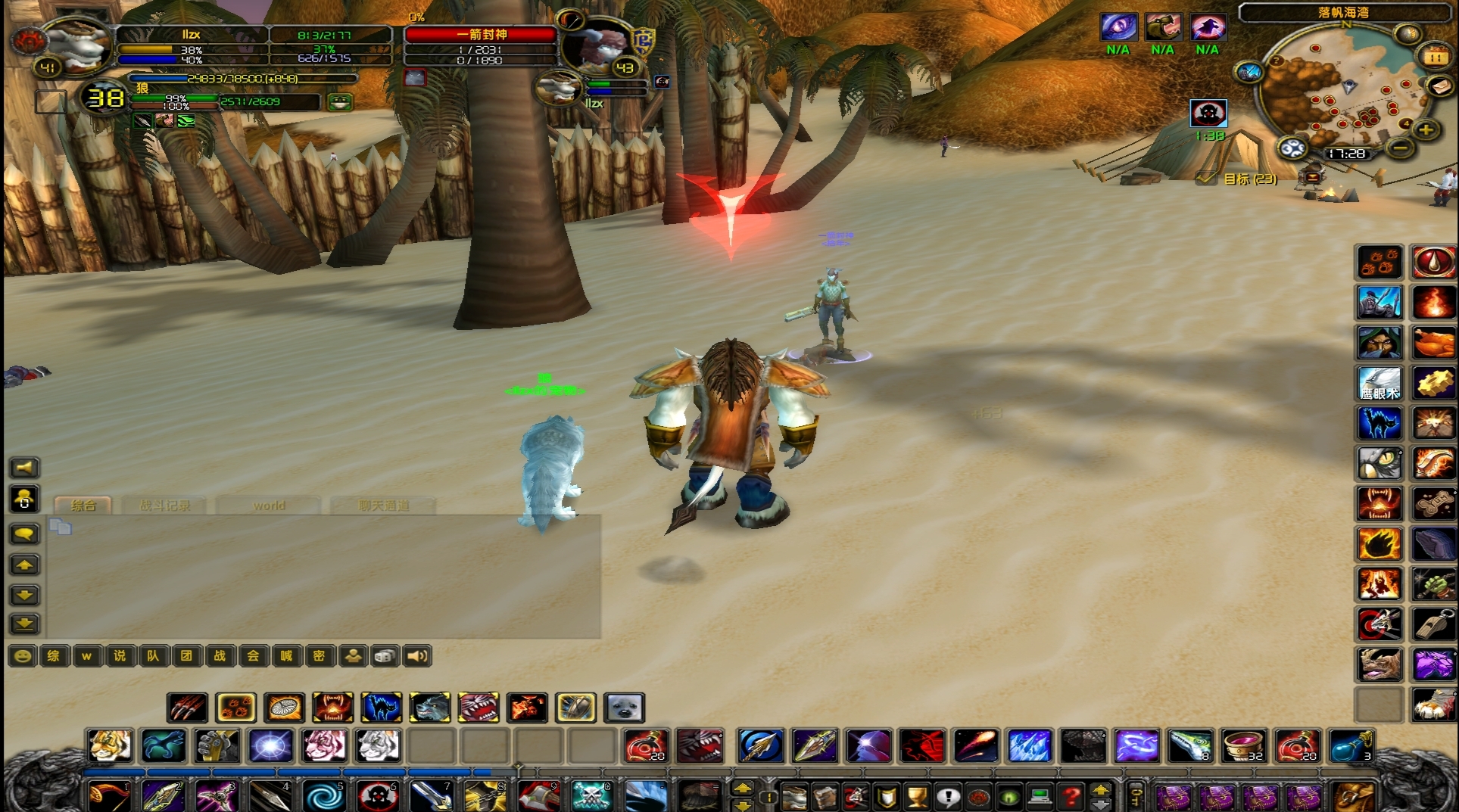Open the calendar button on the minimap
The height and width of the screenshot is (812, 1459).
click(1435, 57)
